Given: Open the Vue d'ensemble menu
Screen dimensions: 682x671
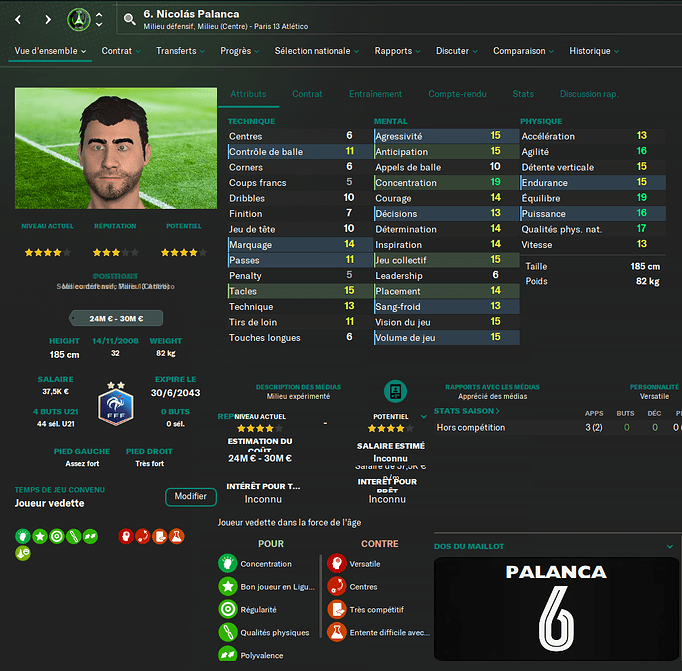Looking at the screenshot, I should (x=50, y=51).
